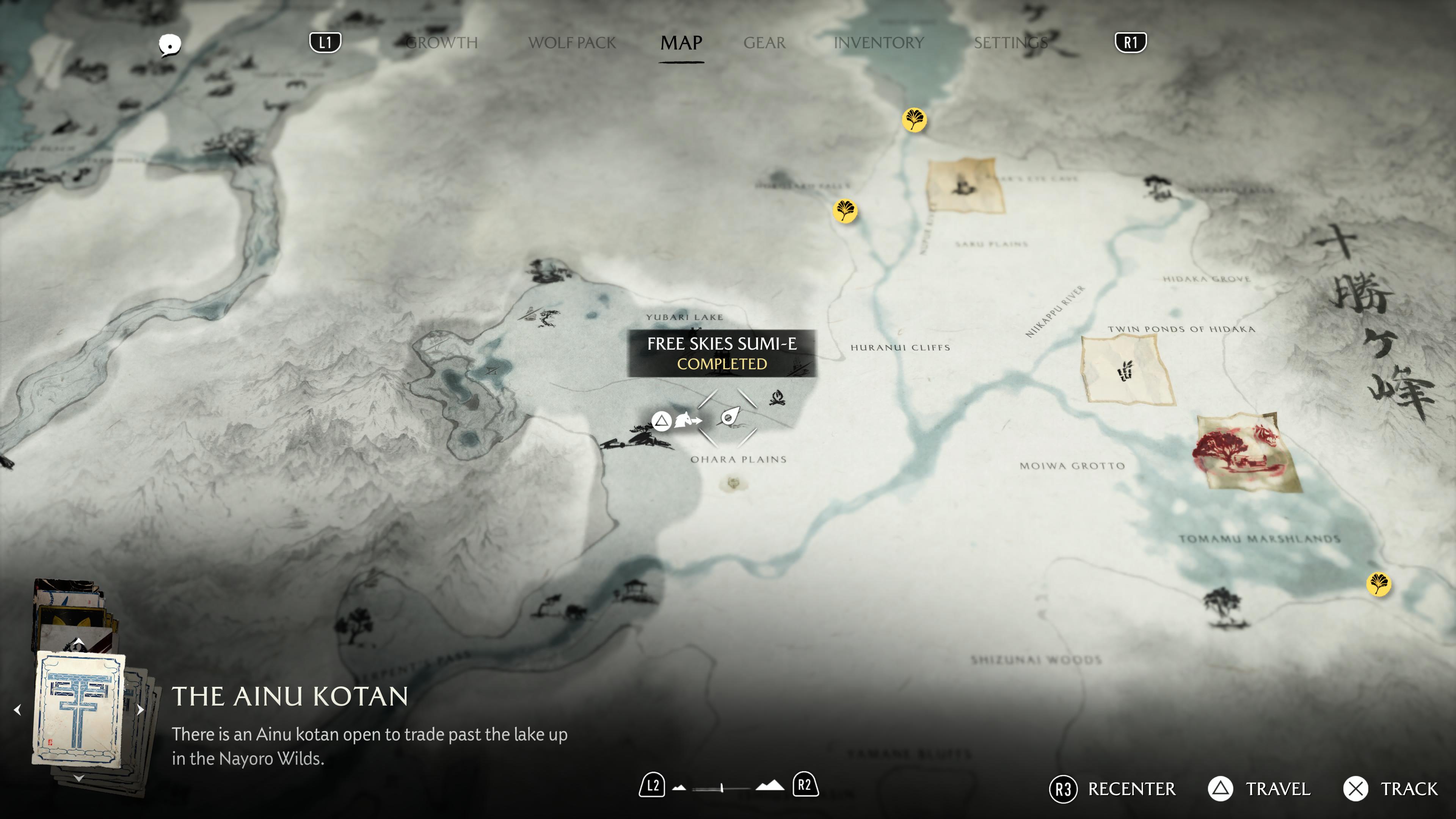Select the Map tab
1456x819 pixels.
[681, 42]
